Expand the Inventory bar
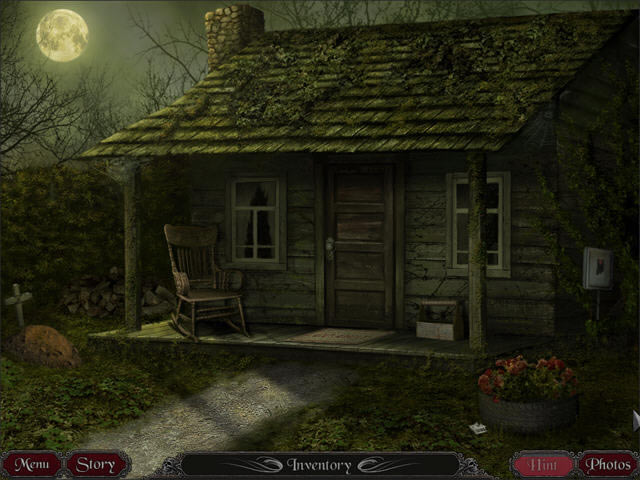The image size is (640, 480). (x=319, y=465)
